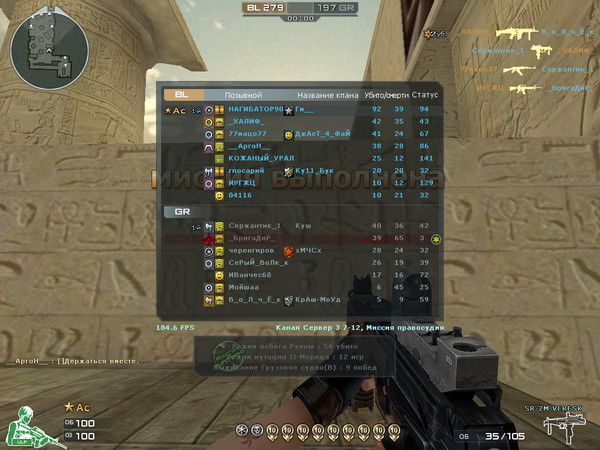Pick player глосарий in the scoreboard

248,170
